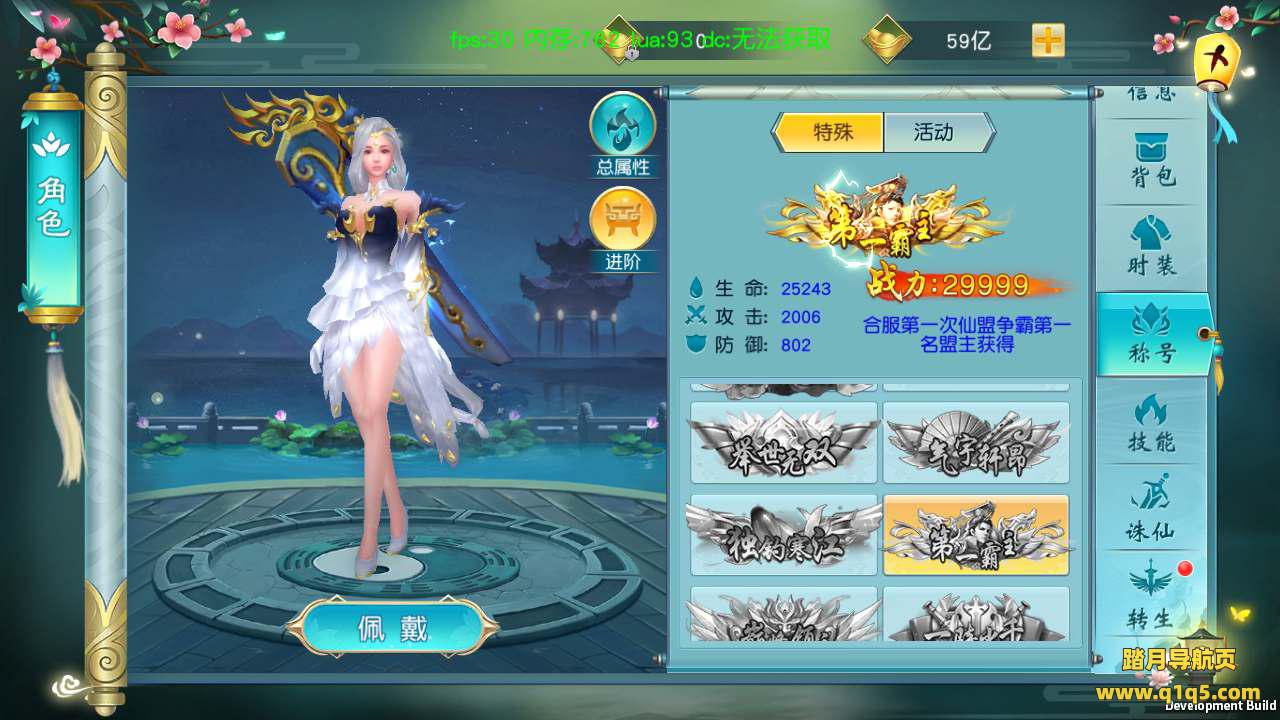Add gold ingots with the plus button

pos(1048,41)
